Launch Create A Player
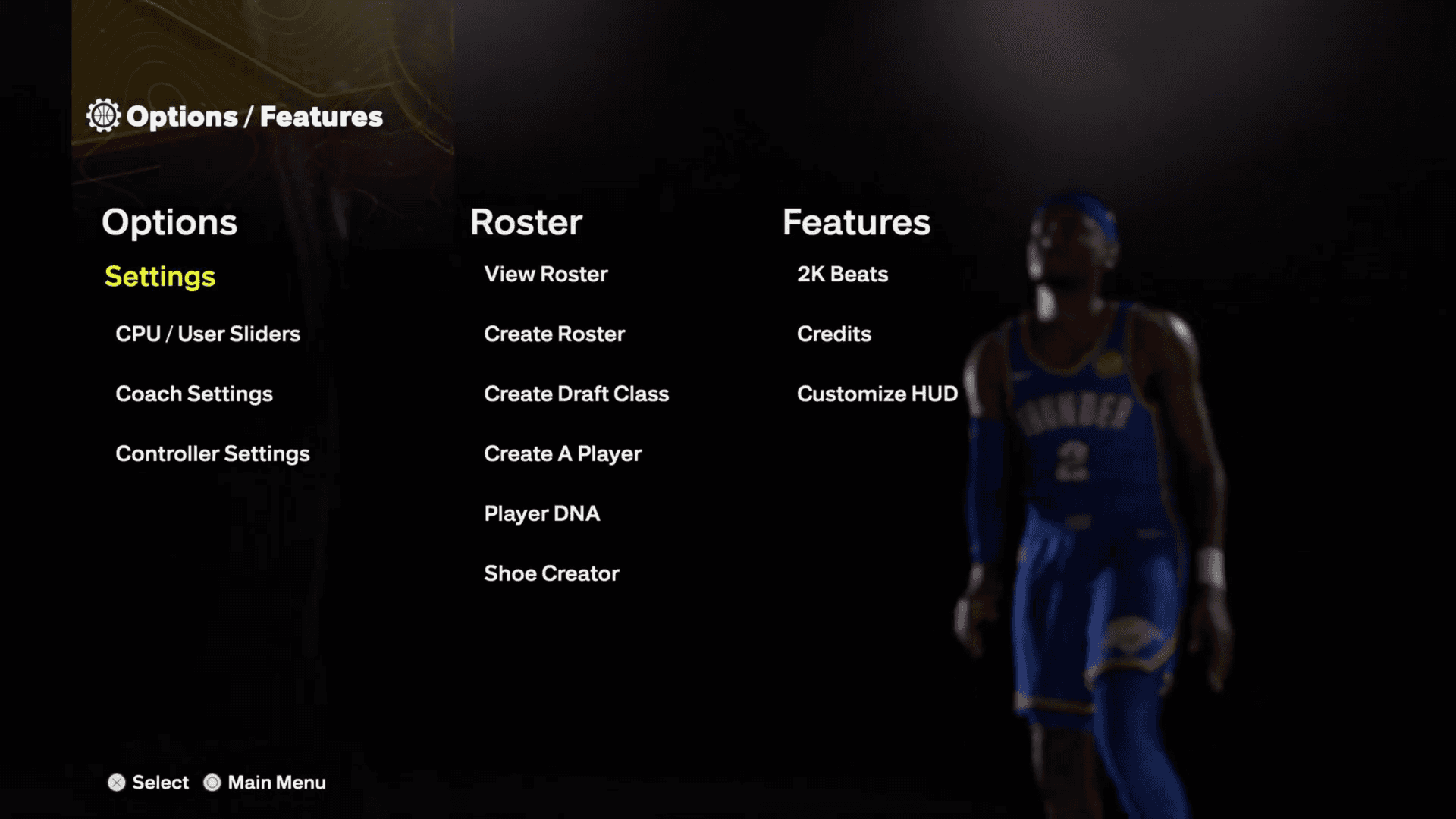Viewport: 1456px width, 819px height. coord(563,453)
